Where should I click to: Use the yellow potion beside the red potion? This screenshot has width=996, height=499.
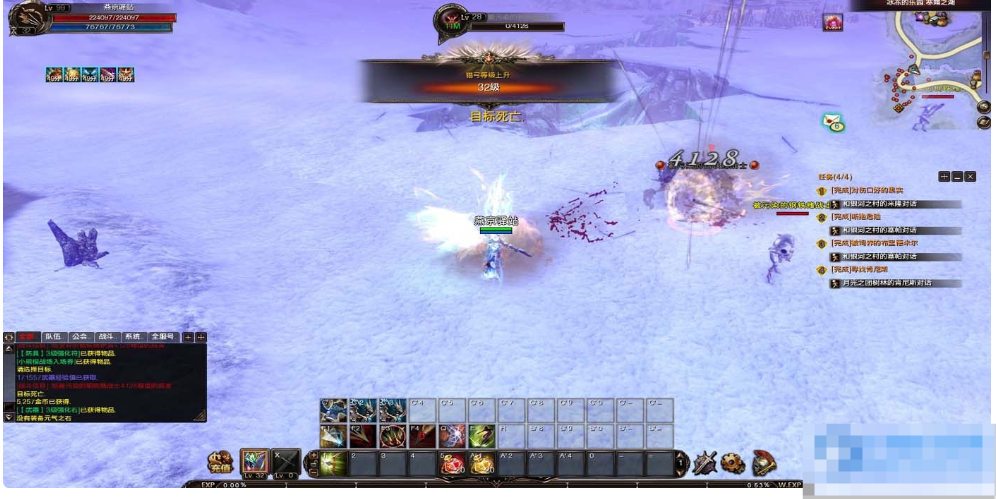(x=482, y=463)
